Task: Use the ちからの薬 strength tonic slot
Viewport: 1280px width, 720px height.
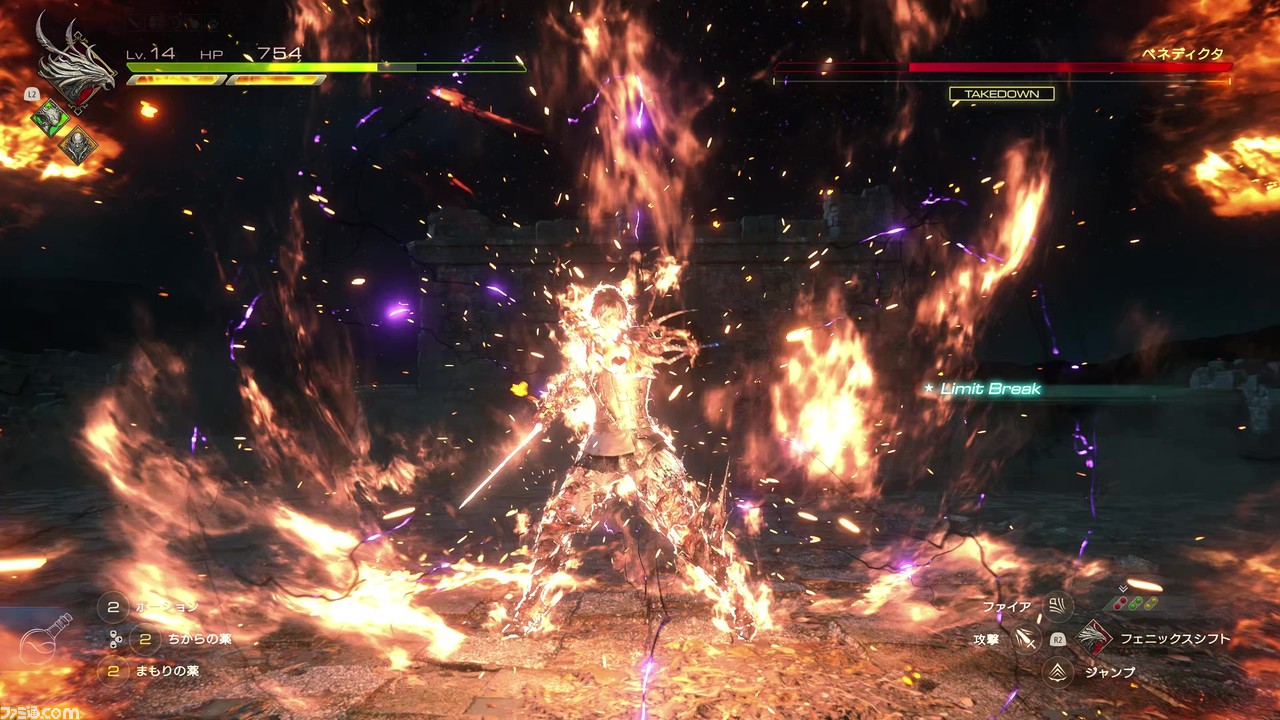Action: (x=145, y=638)
